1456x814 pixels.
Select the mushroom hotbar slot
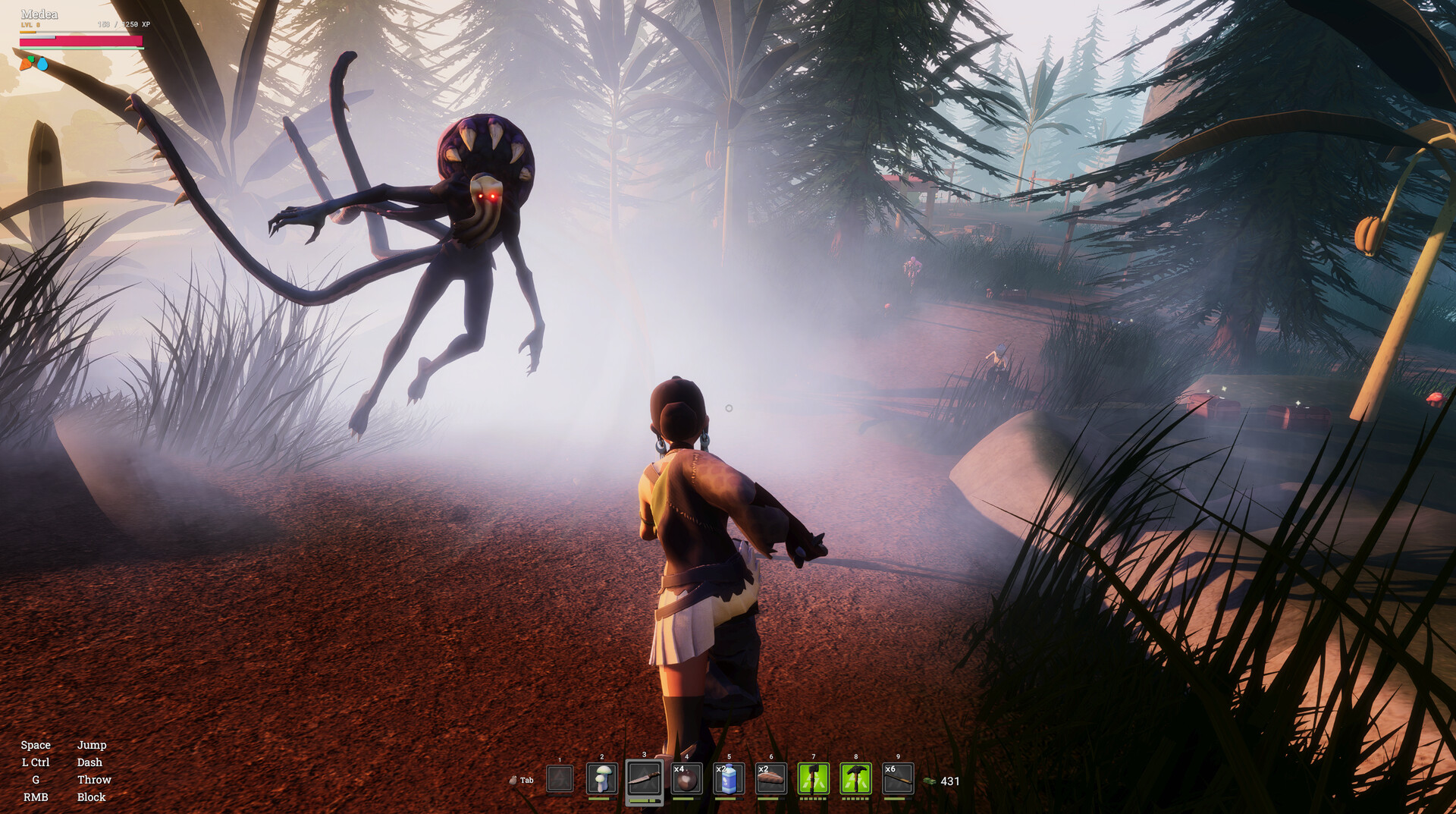602,779
